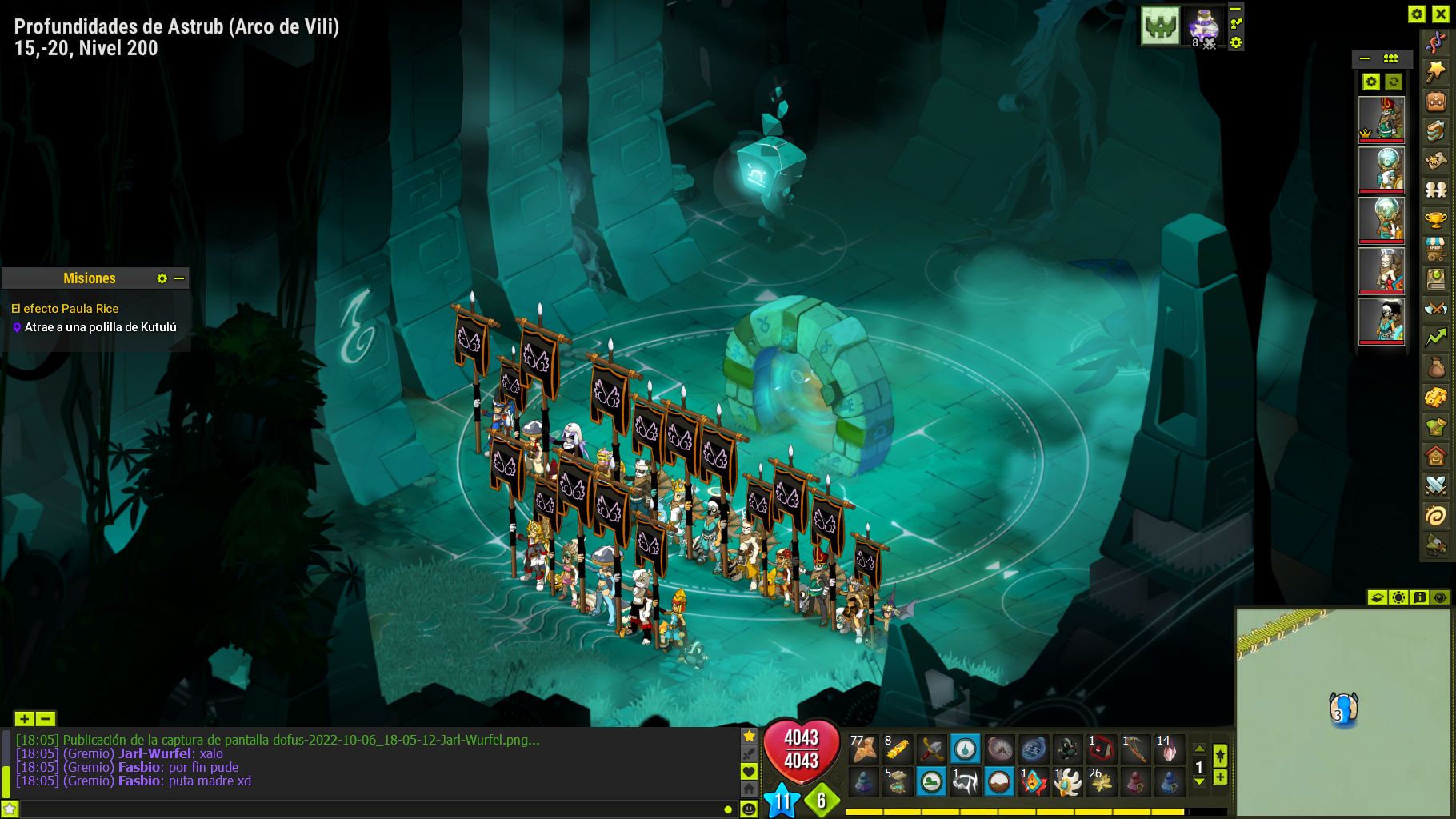1456x819 pixels.
Task: Open the quest El efecto Paula Rice
Action: (64, 308)
